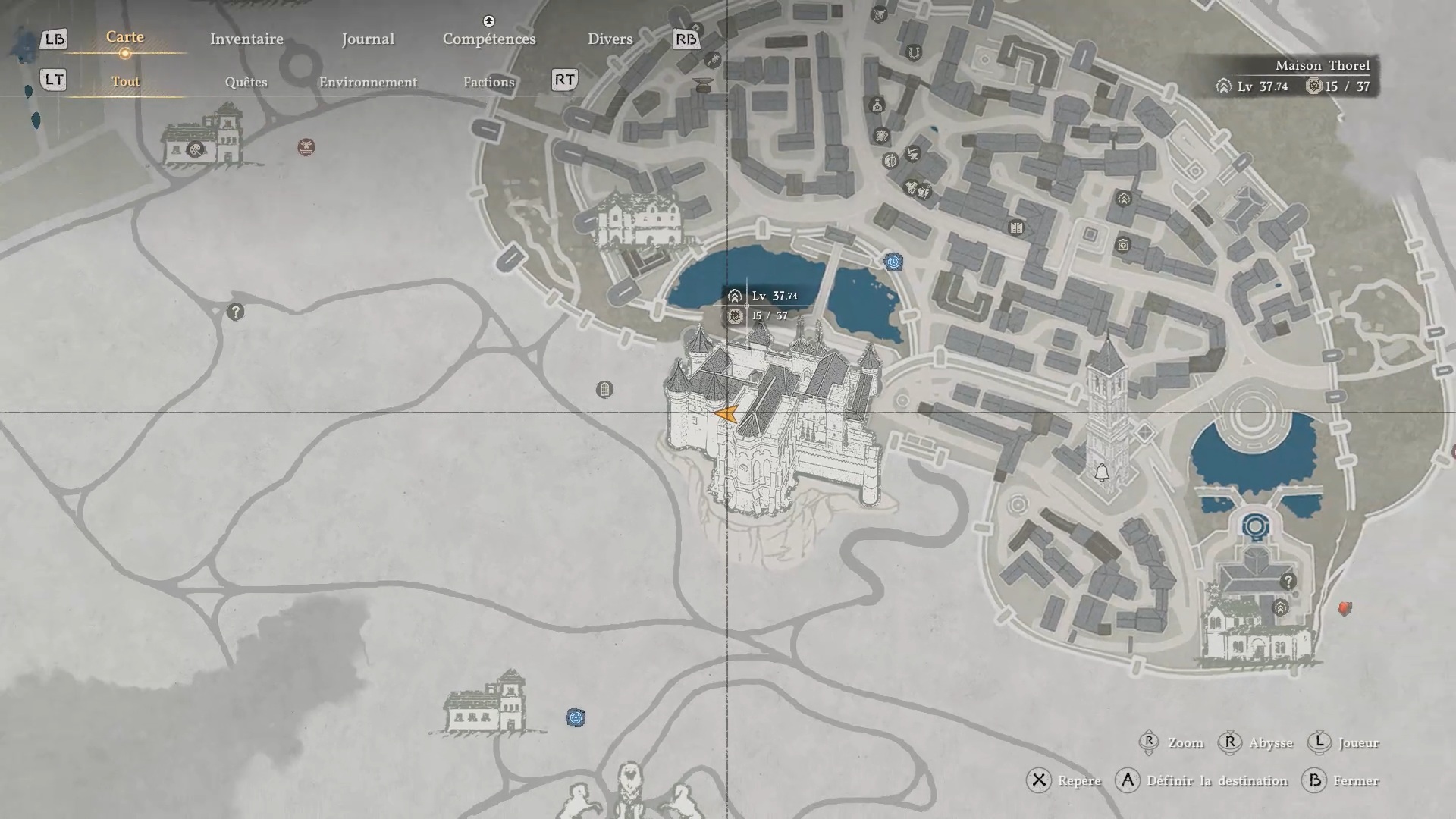Pick the blue marker near the southern farmhouse
This screenshot has width=1456, height=819.
click(576, 717)
